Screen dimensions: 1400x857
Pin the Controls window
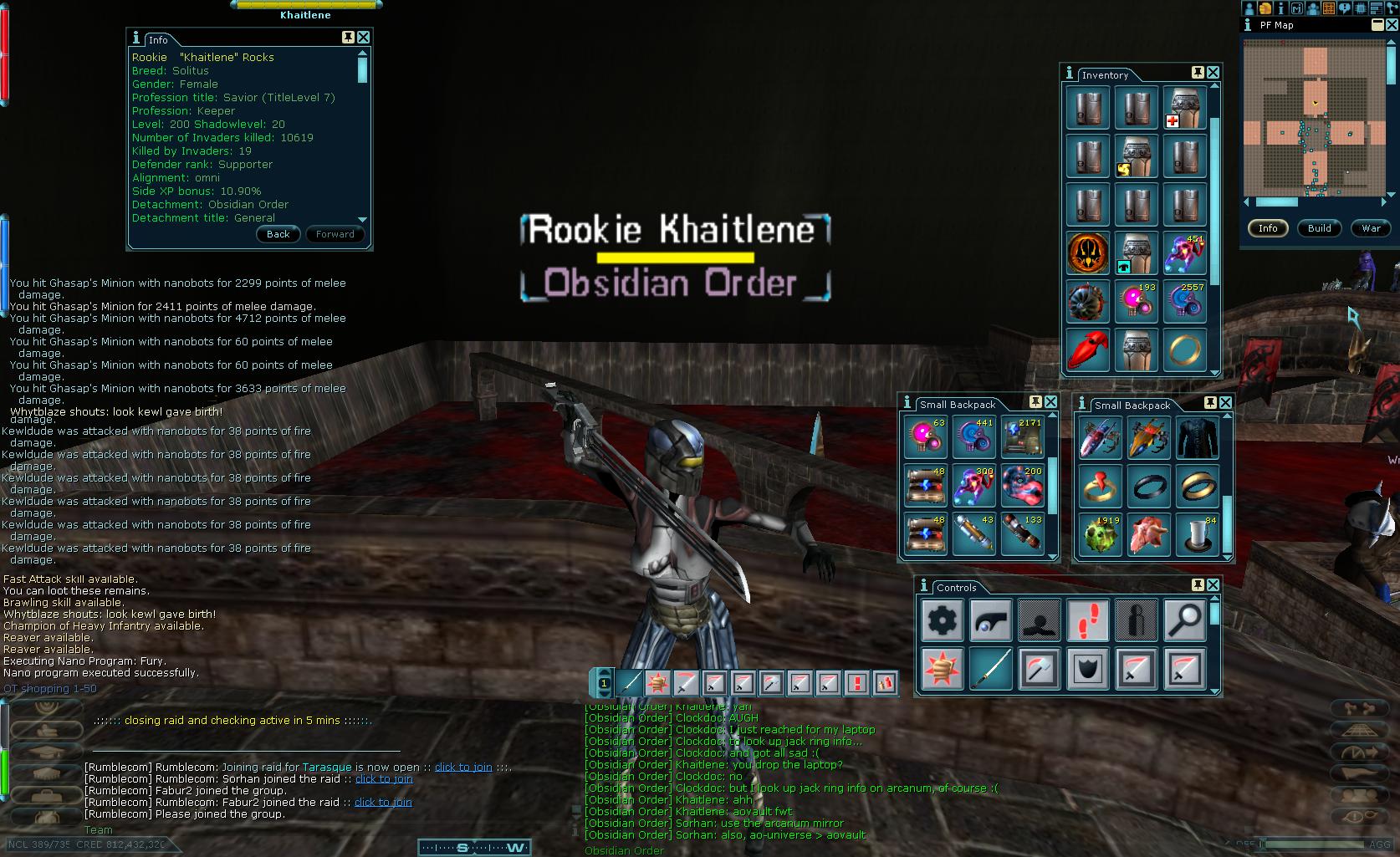click(1197, 585)
